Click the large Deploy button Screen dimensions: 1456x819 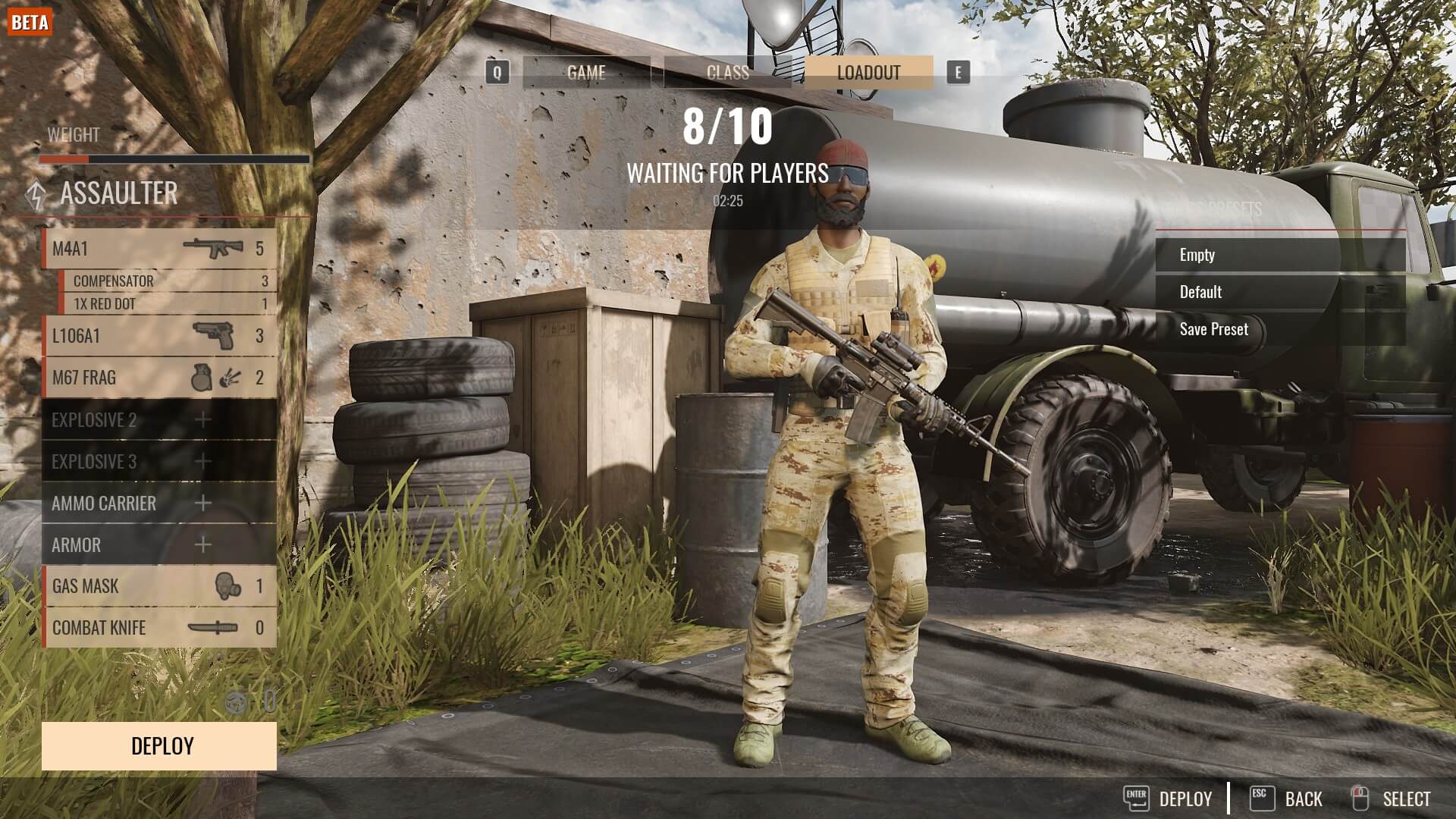tap(159, 746)
